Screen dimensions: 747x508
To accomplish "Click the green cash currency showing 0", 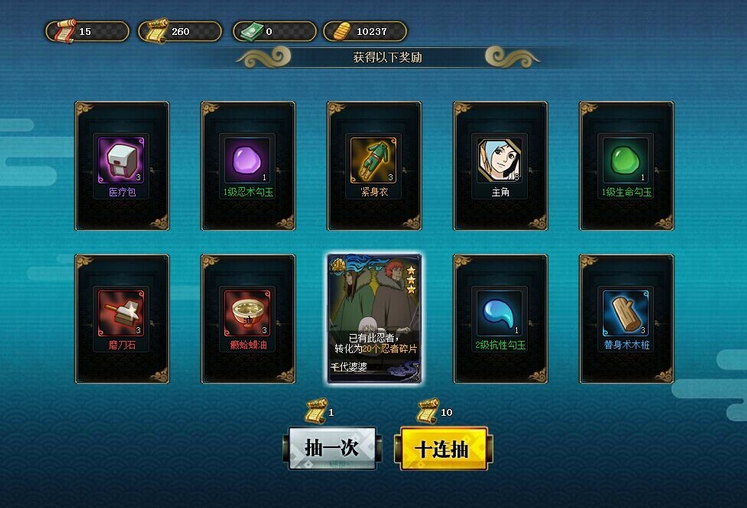I will pos(273,32).
